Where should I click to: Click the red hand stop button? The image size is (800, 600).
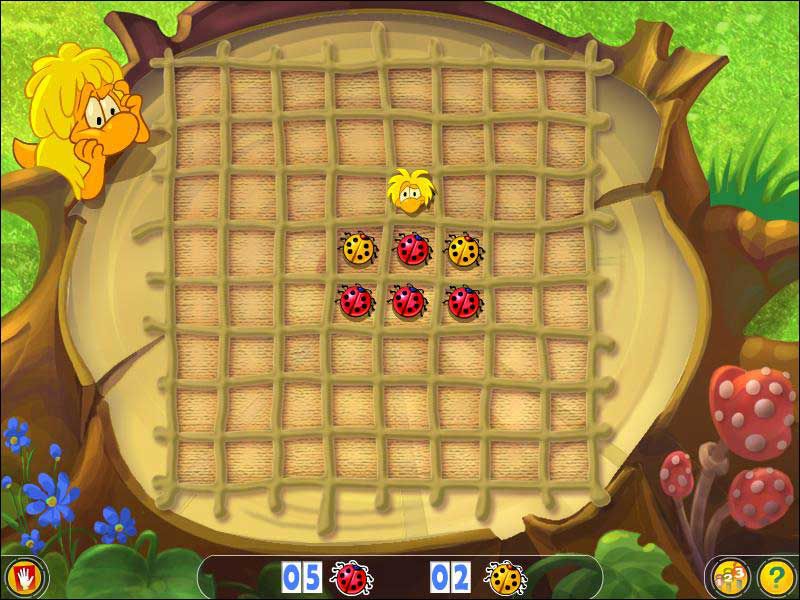20,577
